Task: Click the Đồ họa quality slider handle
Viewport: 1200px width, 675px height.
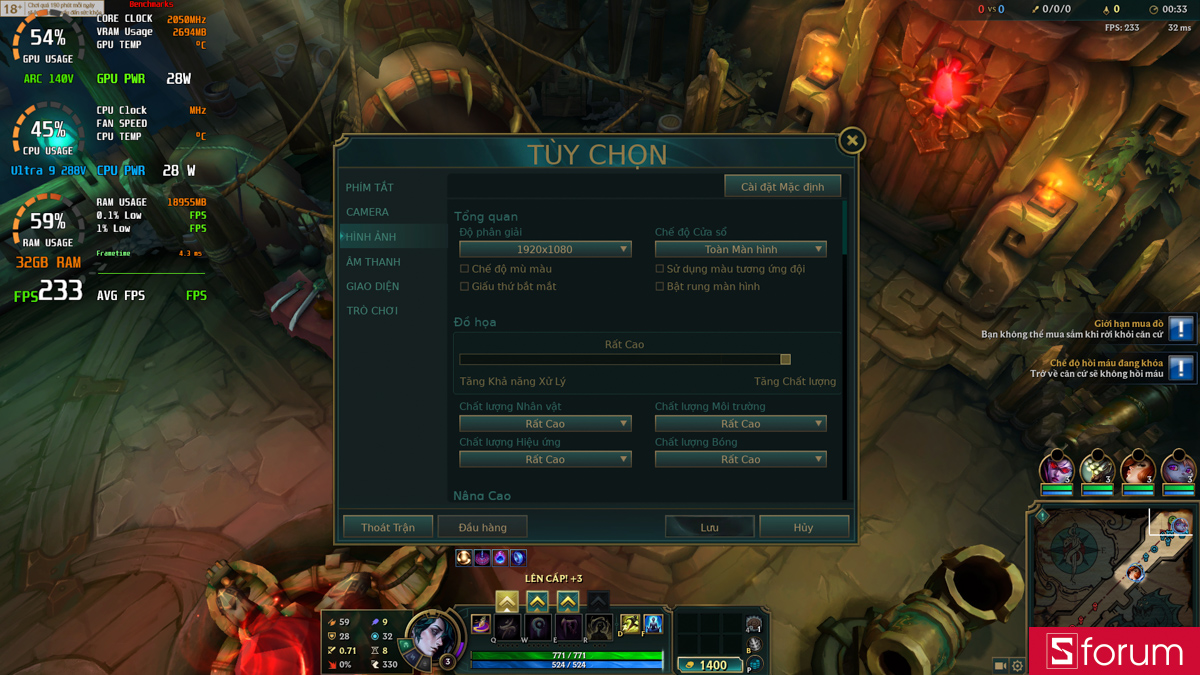Action: point(785,359)
